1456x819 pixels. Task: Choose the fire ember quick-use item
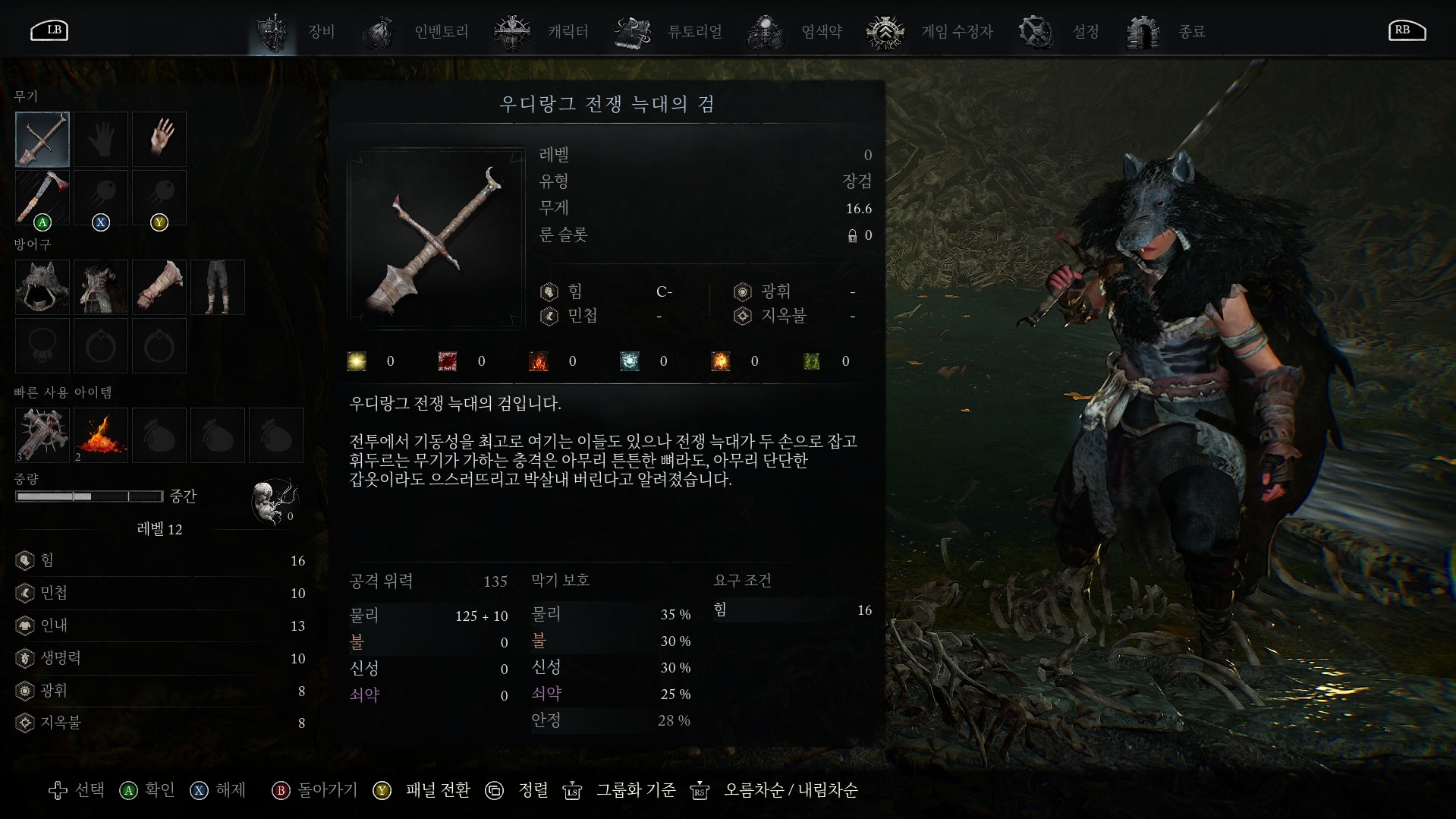(x=101, y=435)
